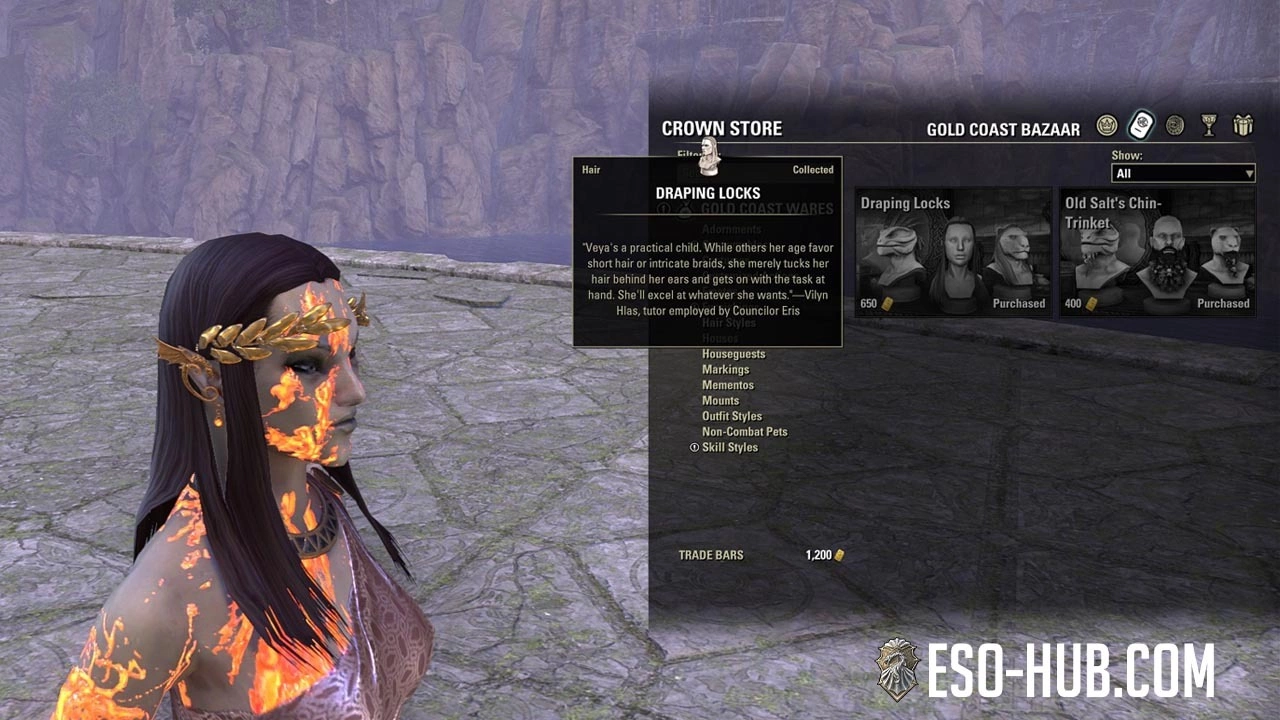Switch to the crown icon store tab

click(1106, 125)
